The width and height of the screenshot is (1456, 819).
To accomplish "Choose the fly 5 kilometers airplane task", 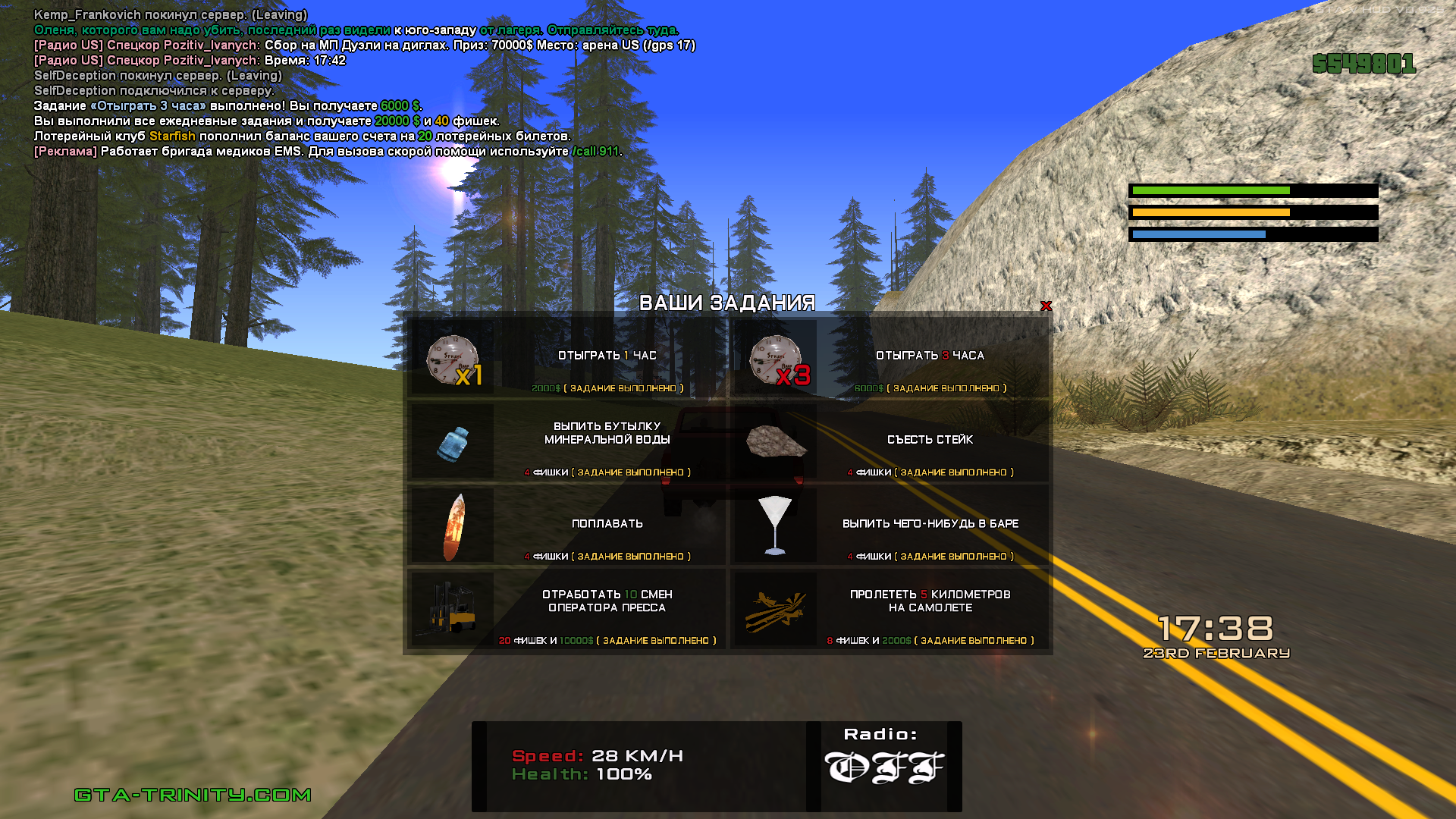I will [x=890, y=610].
